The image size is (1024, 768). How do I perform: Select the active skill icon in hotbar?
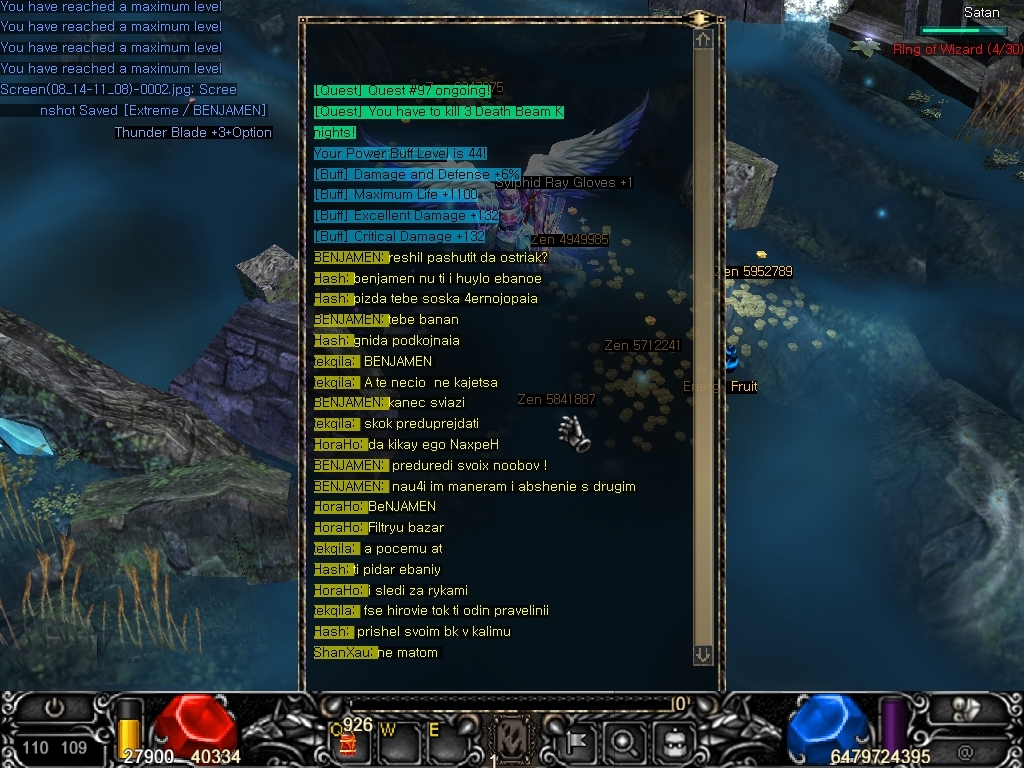[x=513, y=741]
